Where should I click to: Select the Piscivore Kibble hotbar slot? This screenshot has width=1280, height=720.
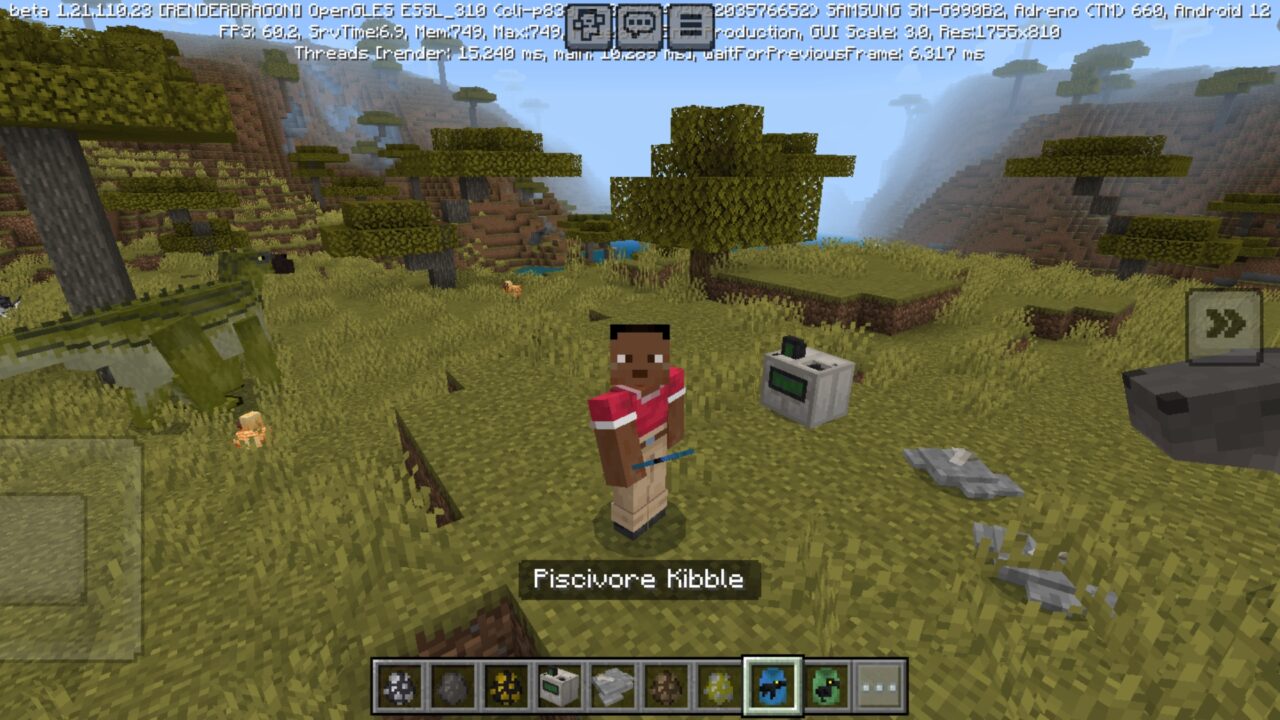[x=772, y=683]
